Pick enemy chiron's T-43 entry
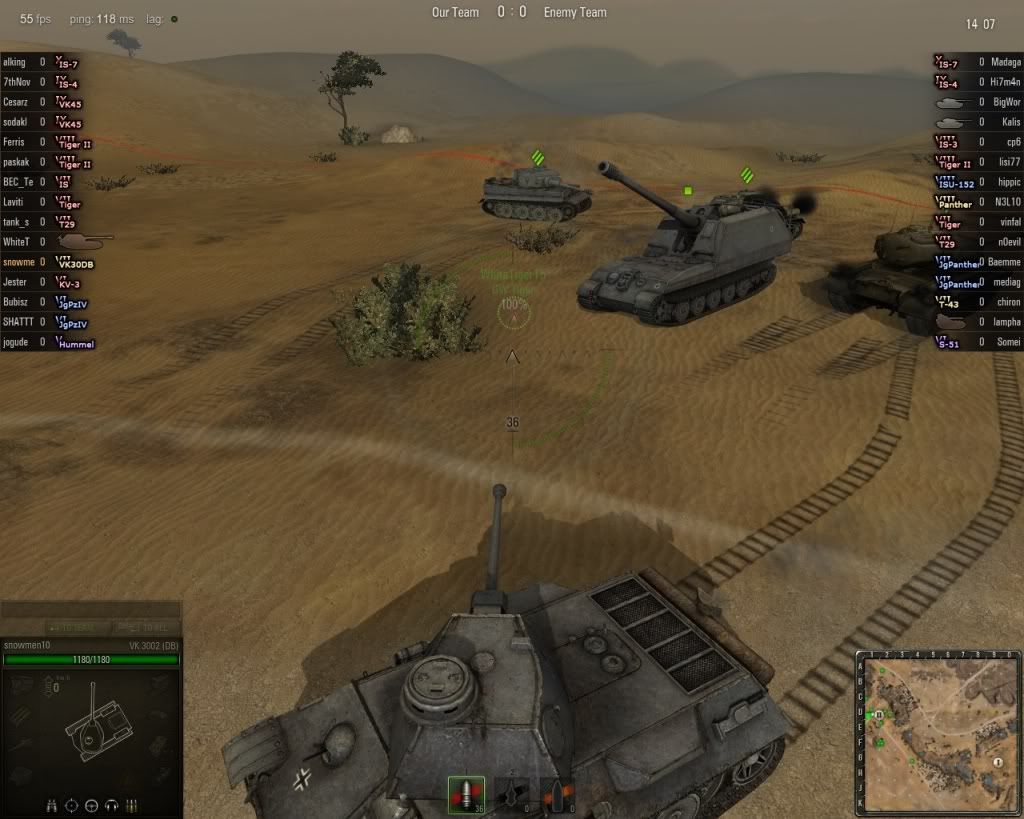Image resolution: width=1024 pixels, height=819 pixels. point(975,302)
